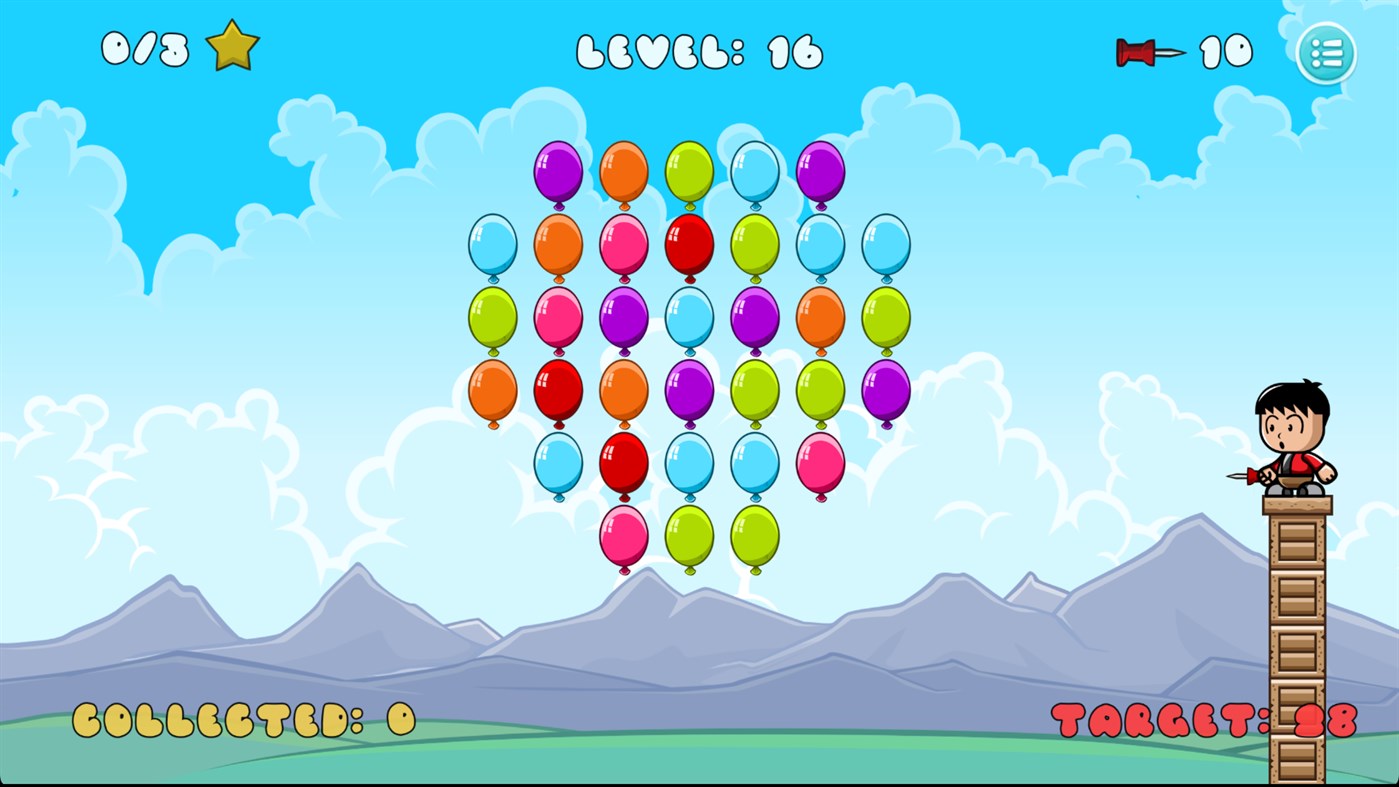Image resolution: width=1399 pixels, height=787 pixels.
Task: Click the COLLECTED: 0 label
Action: (245, 720)
